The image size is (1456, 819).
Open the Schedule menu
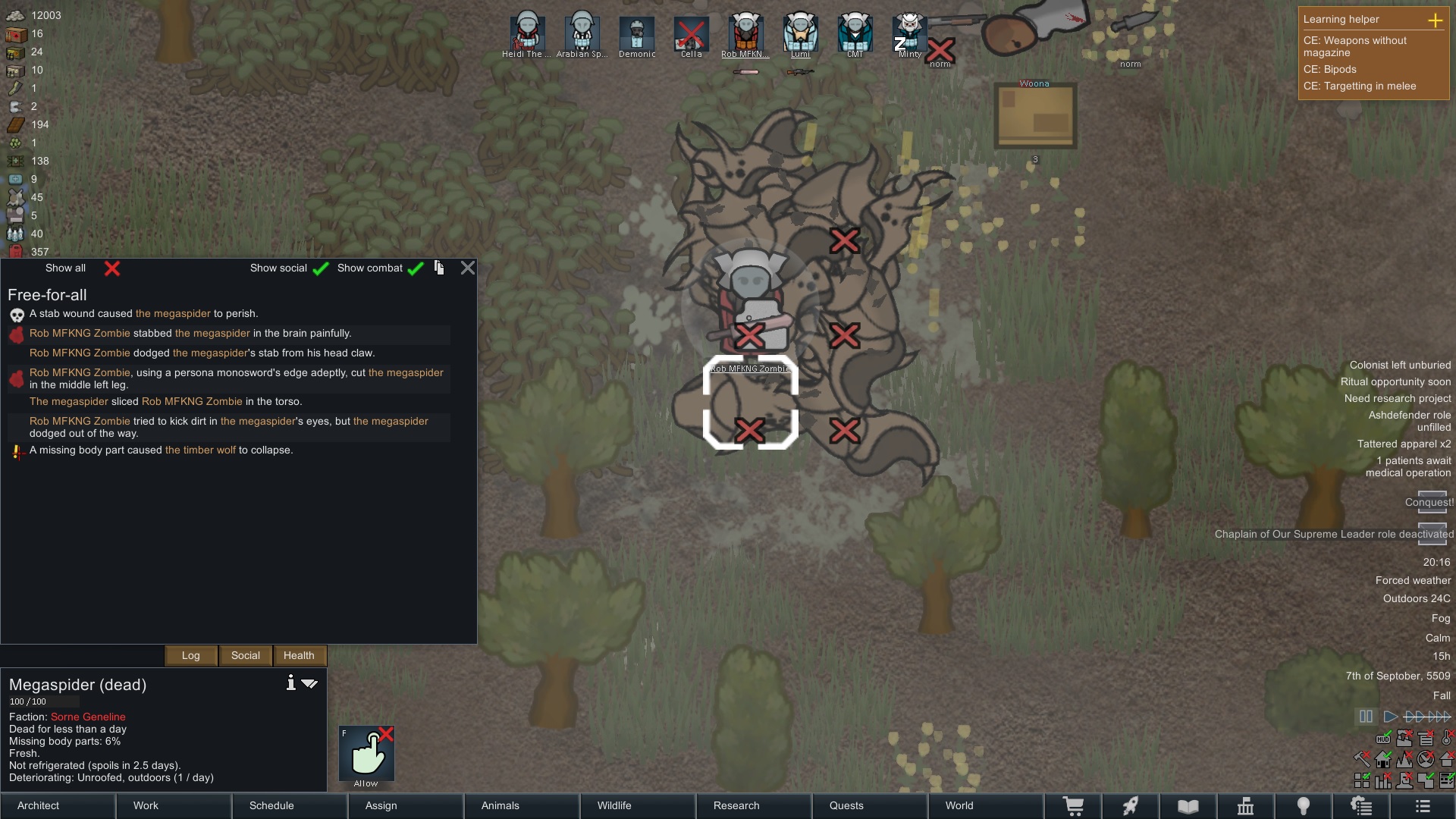[x=290, y=805]
